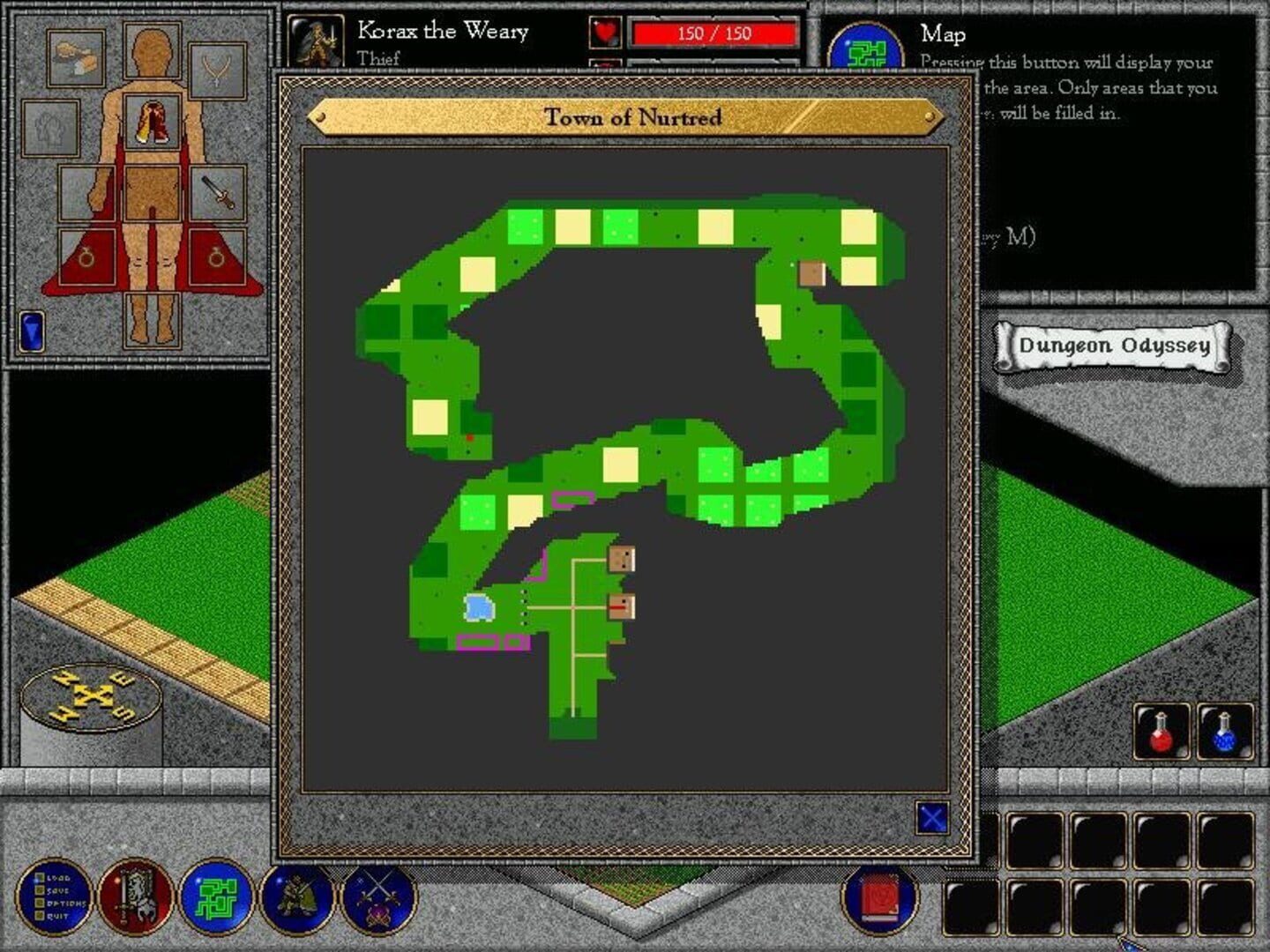The image size is (1270, 952).
Task: Toggle the checkbox beside Quit
Action: coord(39,916)
